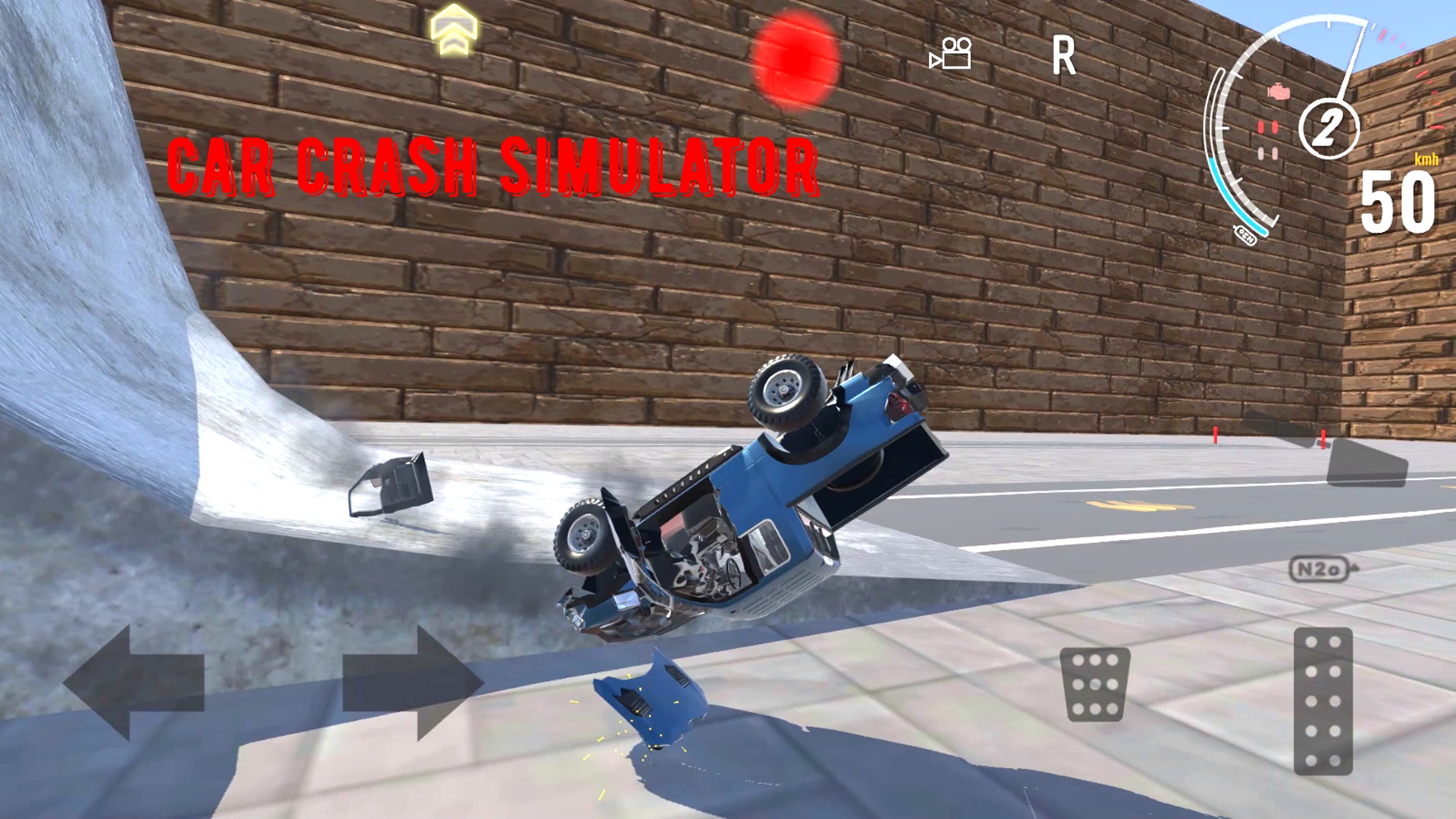This screenshot has height=819, width=1456.
Task: Switch camera view using the camera icon
Action: click(949, 55)
